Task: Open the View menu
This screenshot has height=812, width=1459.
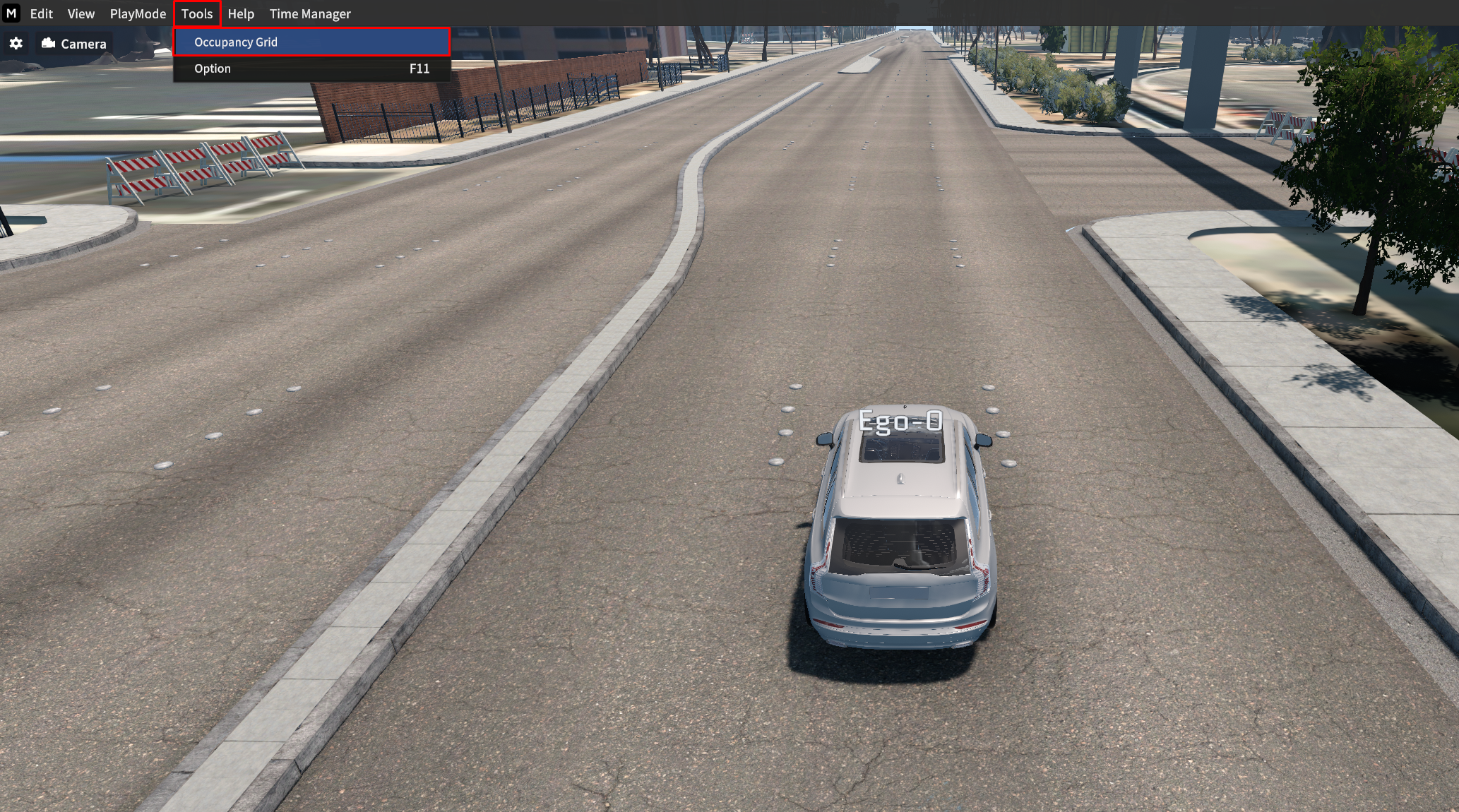Action: (81, 14)
